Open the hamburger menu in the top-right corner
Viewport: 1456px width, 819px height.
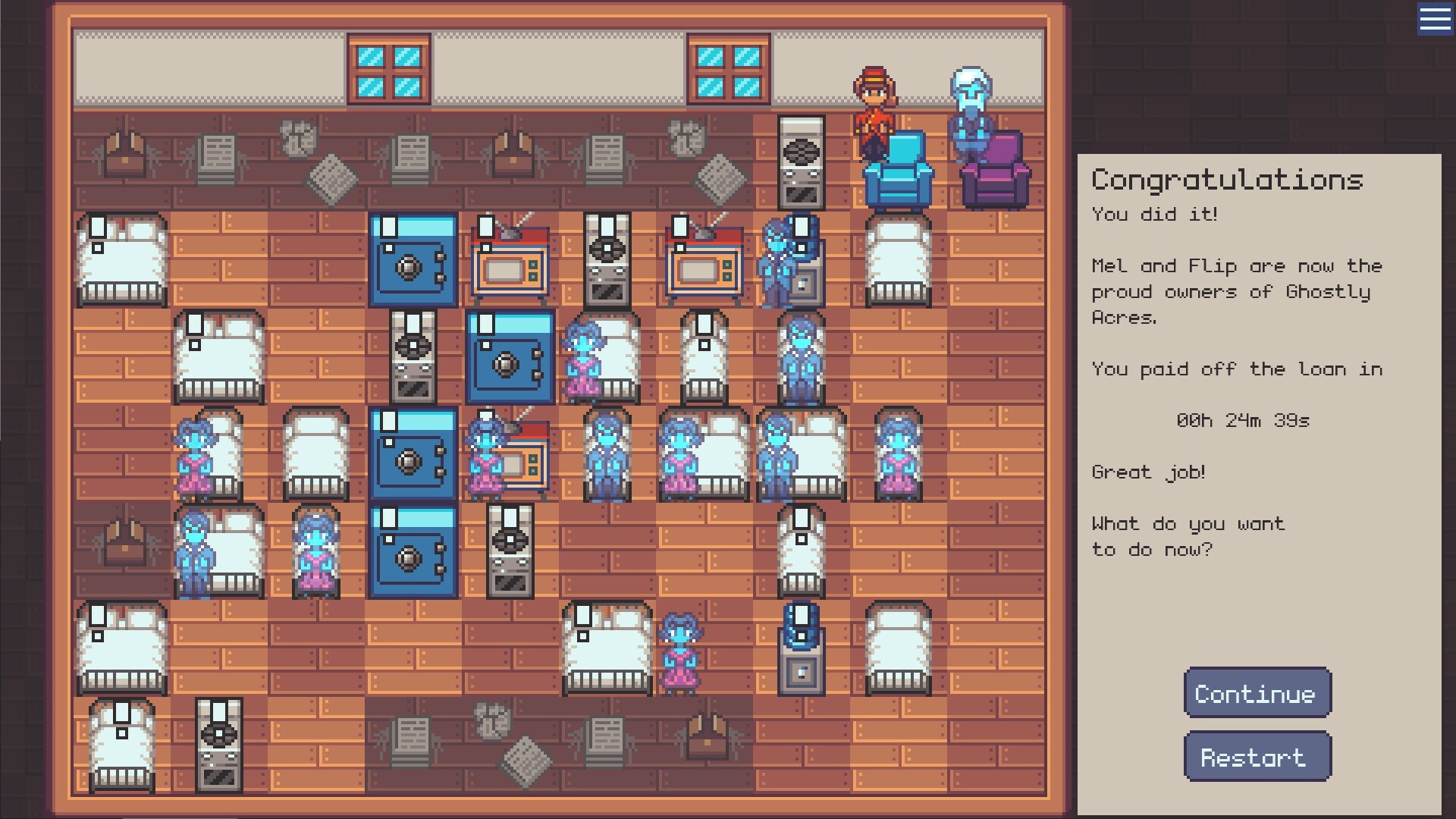(1434, 20)
